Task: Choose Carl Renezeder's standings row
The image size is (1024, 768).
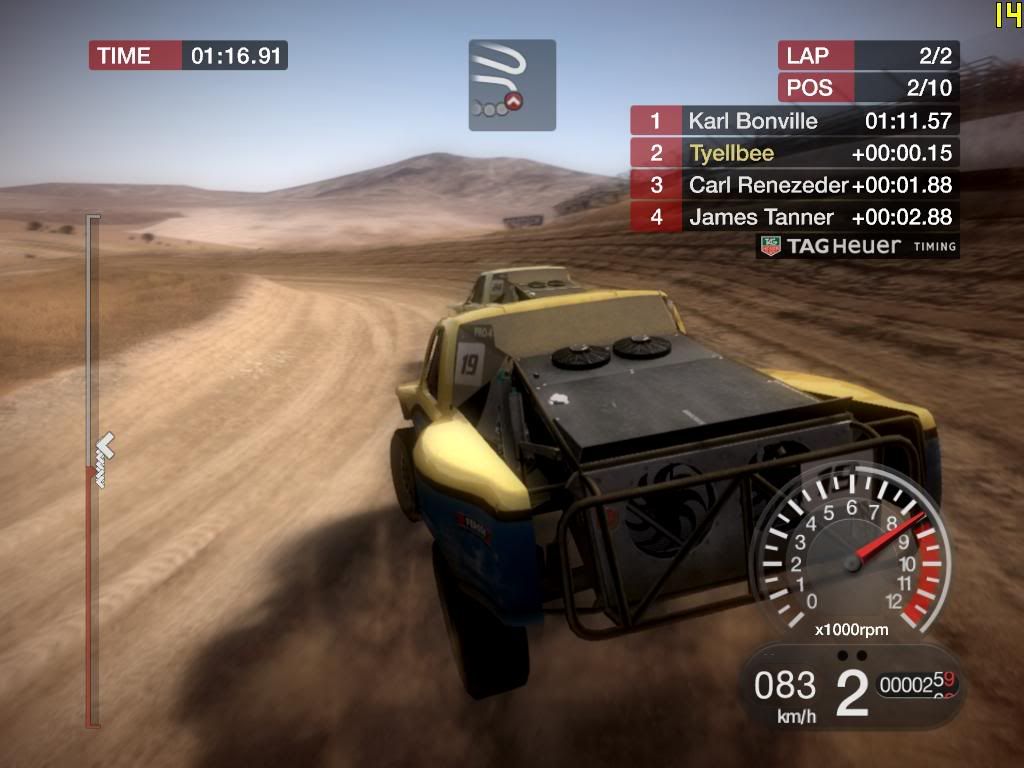Action: (x=794, y=185)
